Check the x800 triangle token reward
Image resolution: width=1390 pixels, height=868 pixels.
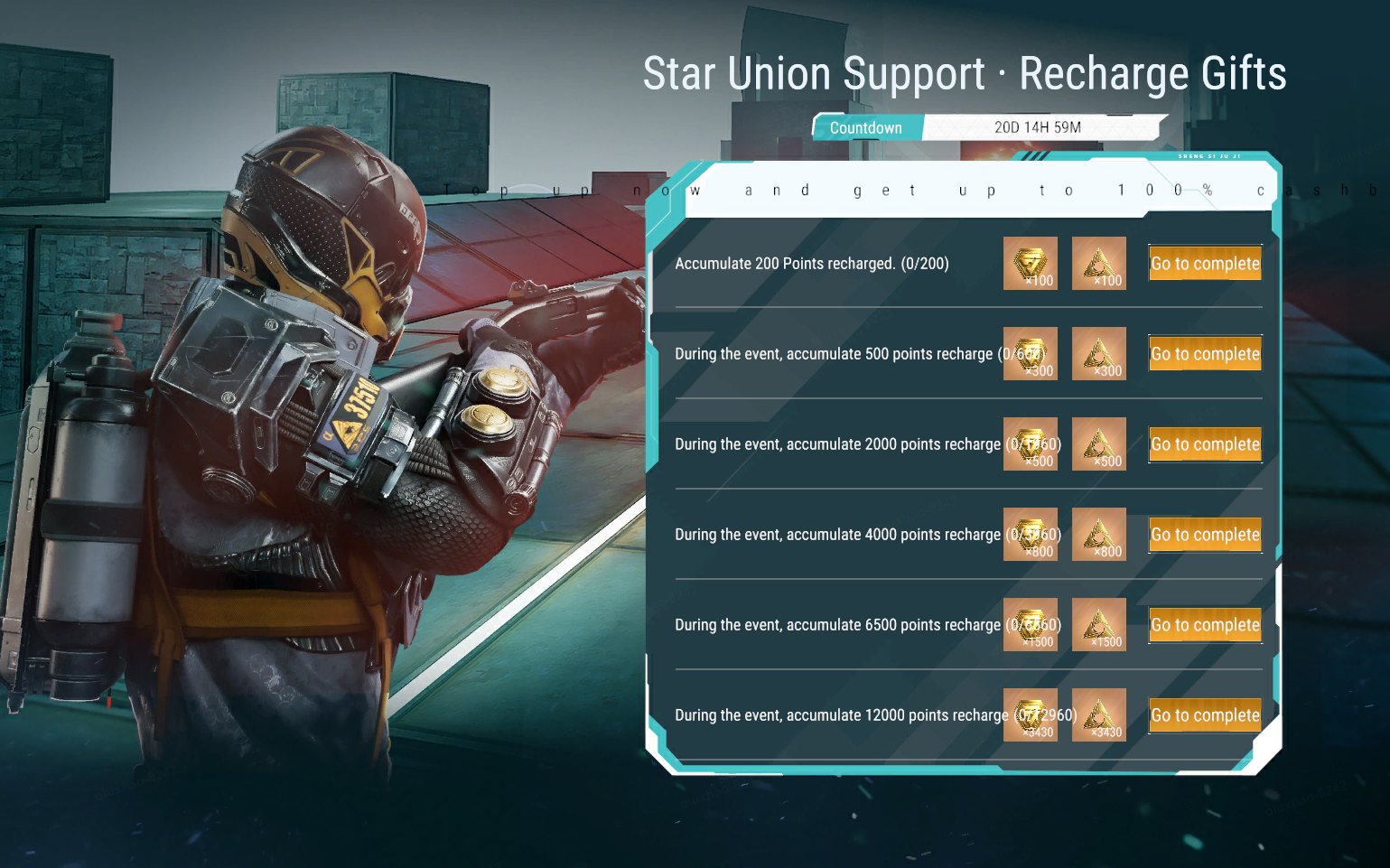[1099, 535]
